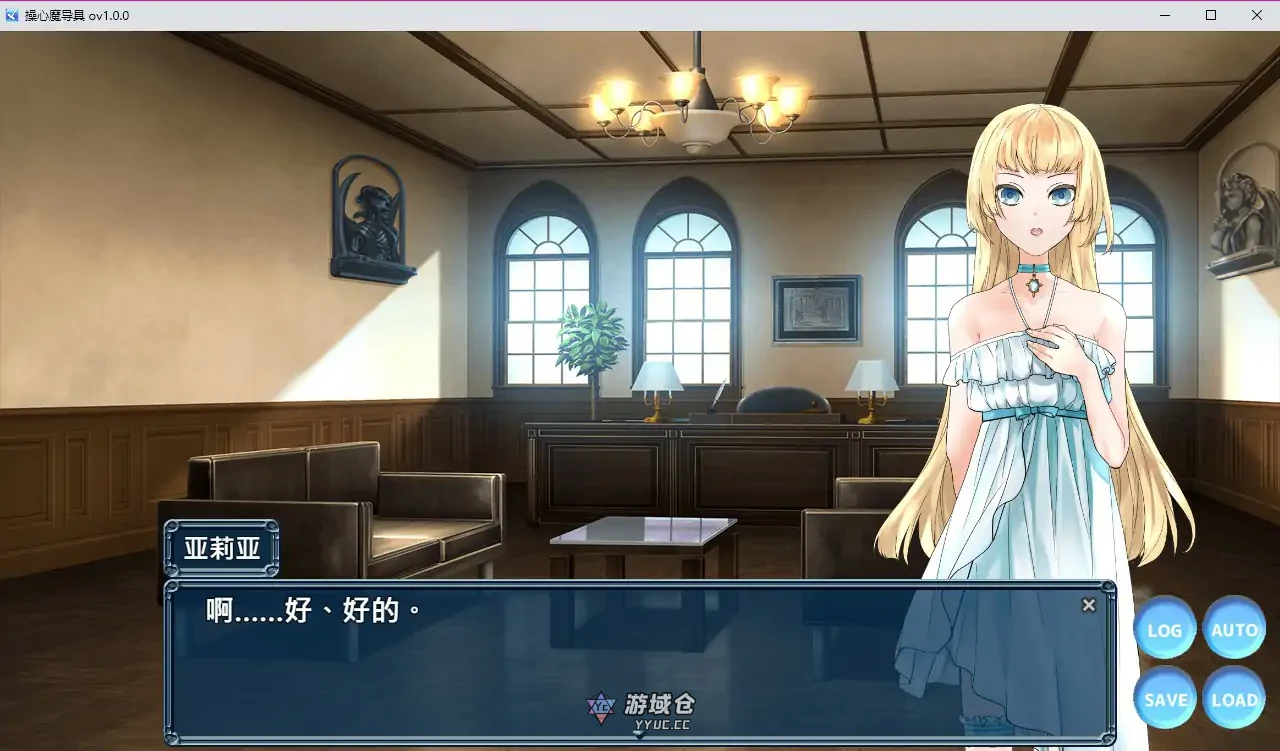
Task: Click the dialogue box frame border
Action: pyautogui.click(x=640, y=585)
